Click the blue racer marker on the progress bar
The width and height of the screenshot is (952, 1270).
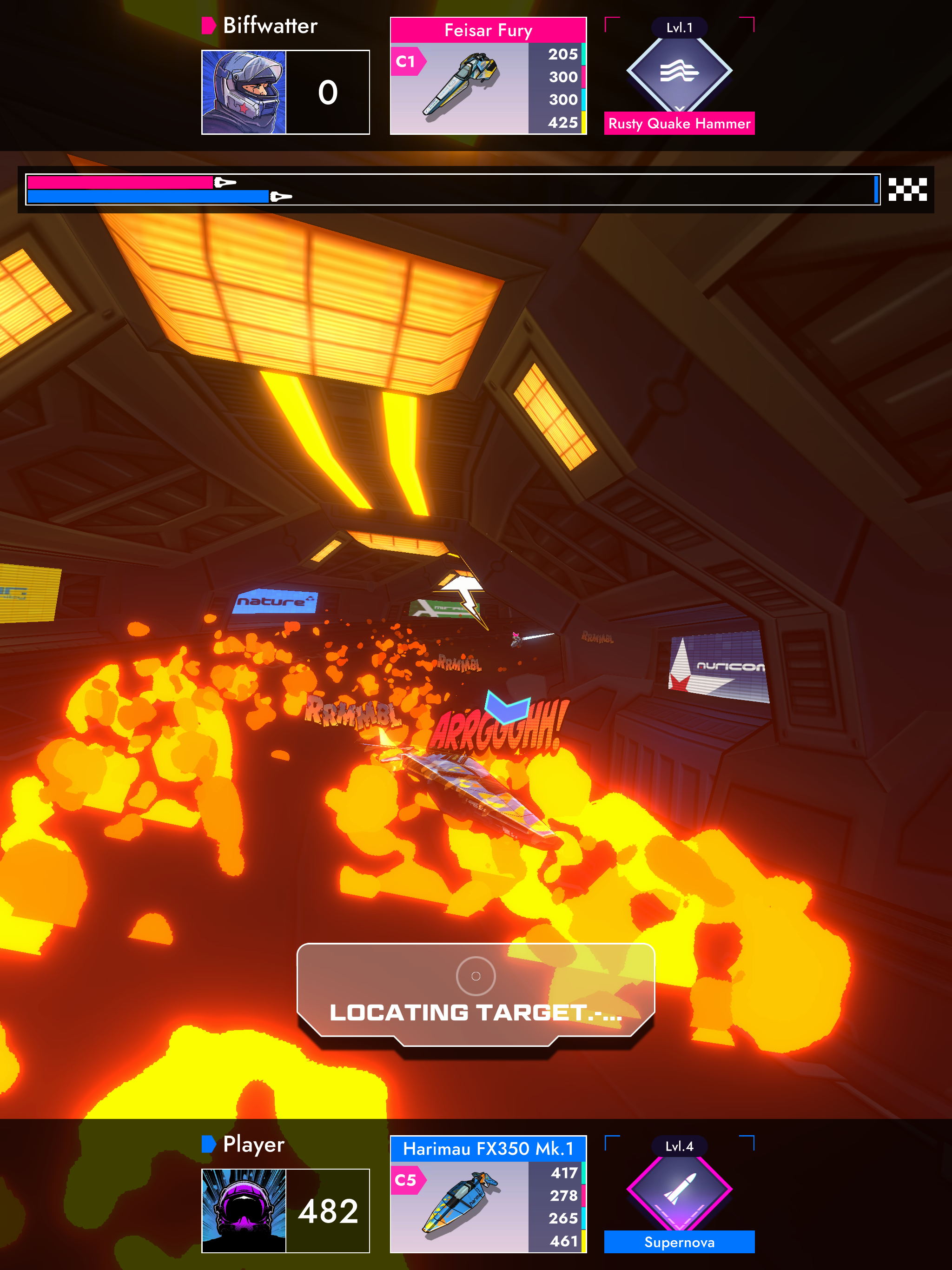coord(280,197)
